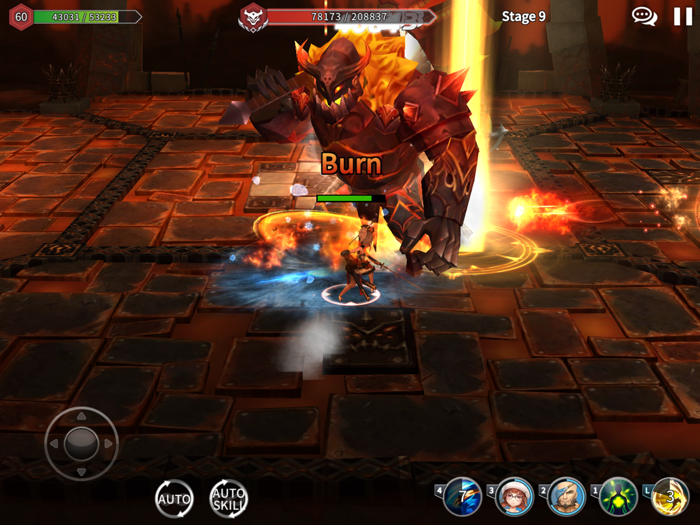Toggle the AUTO battle button
Image resolution: width=700 pixels, height=525 pixels.
coord(174,498)
